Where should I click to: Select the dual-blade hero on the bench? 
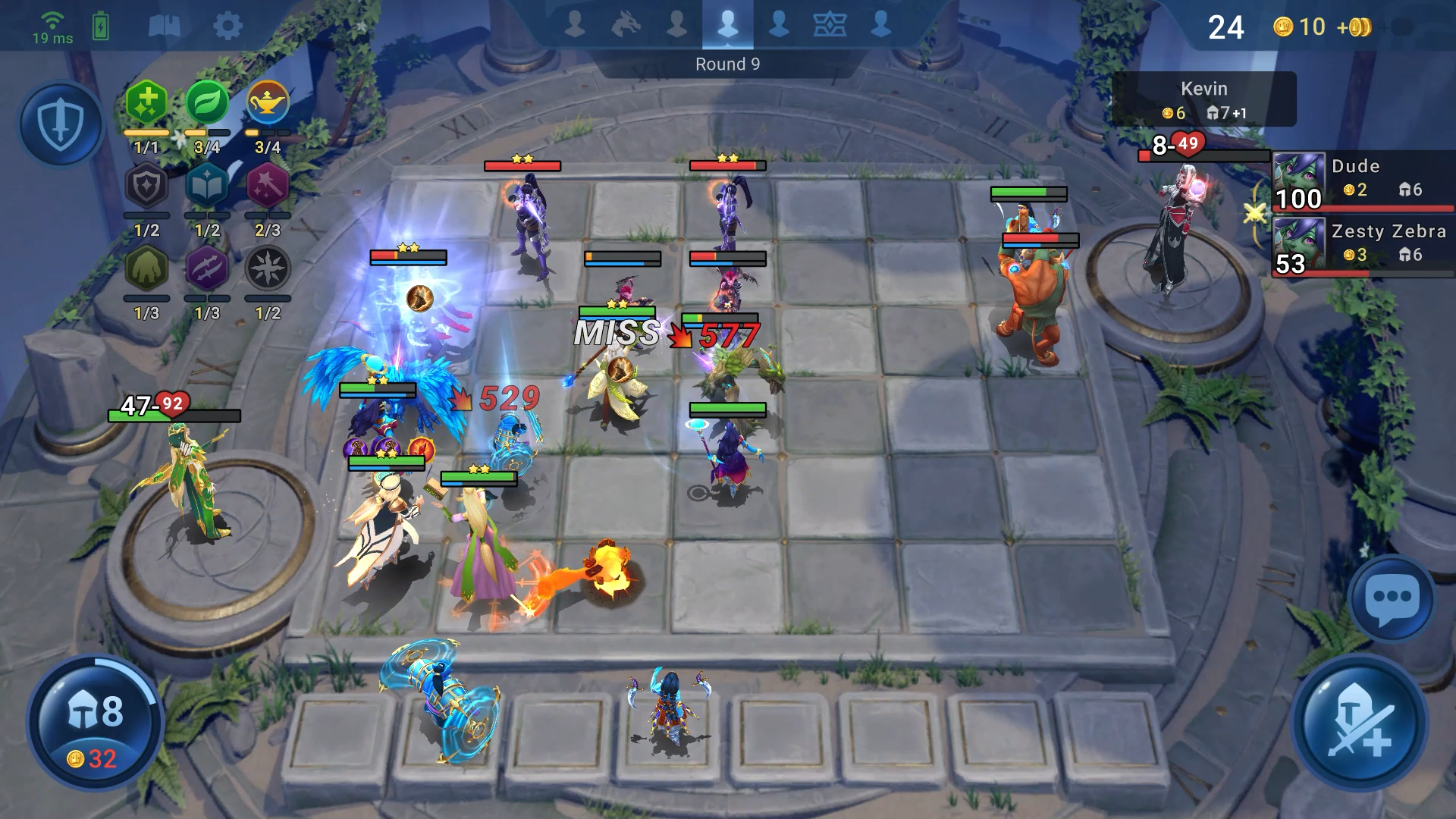coord(669,707)
